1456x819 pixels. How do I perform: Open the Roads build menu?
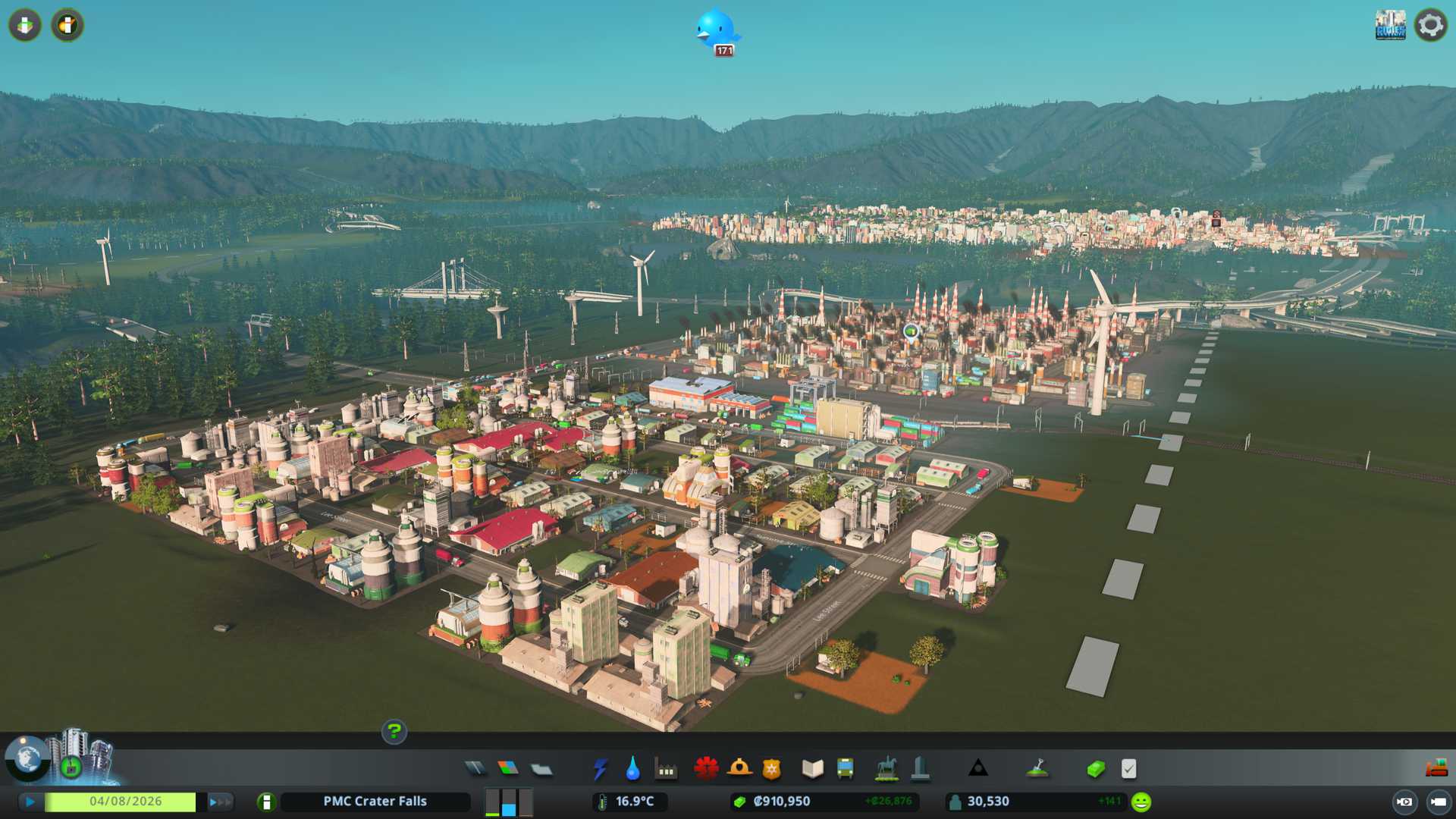(x=475, y=769)
